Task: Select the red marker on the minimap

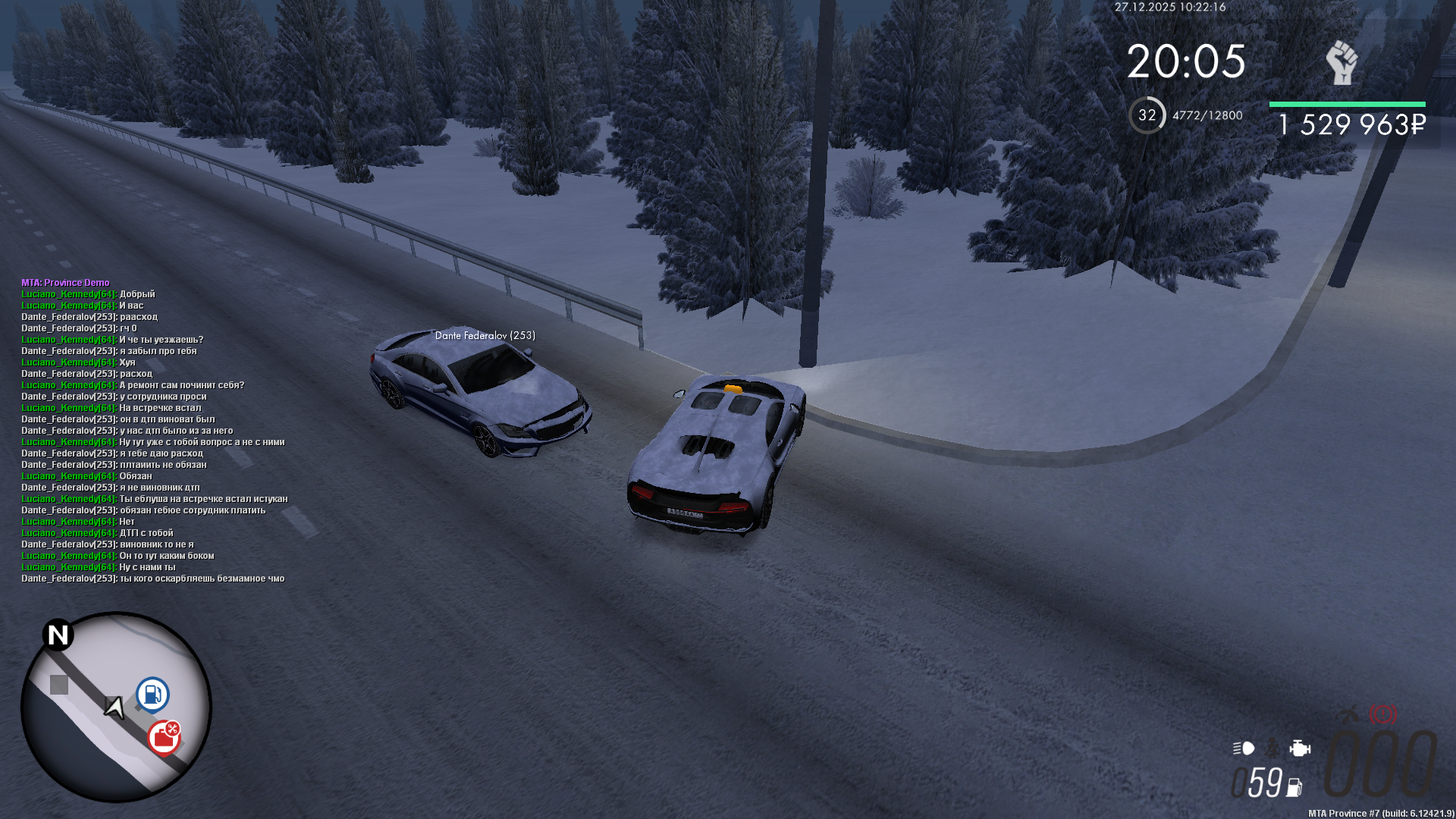Action: (163, 737)
